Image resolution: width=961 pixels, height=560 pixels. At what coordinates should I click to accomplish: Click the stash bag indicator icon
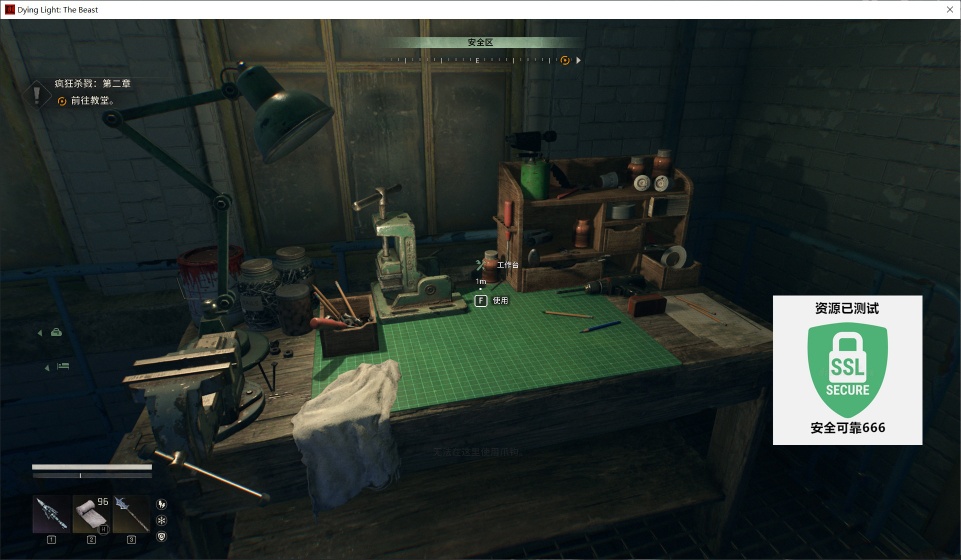click(57, 333)
